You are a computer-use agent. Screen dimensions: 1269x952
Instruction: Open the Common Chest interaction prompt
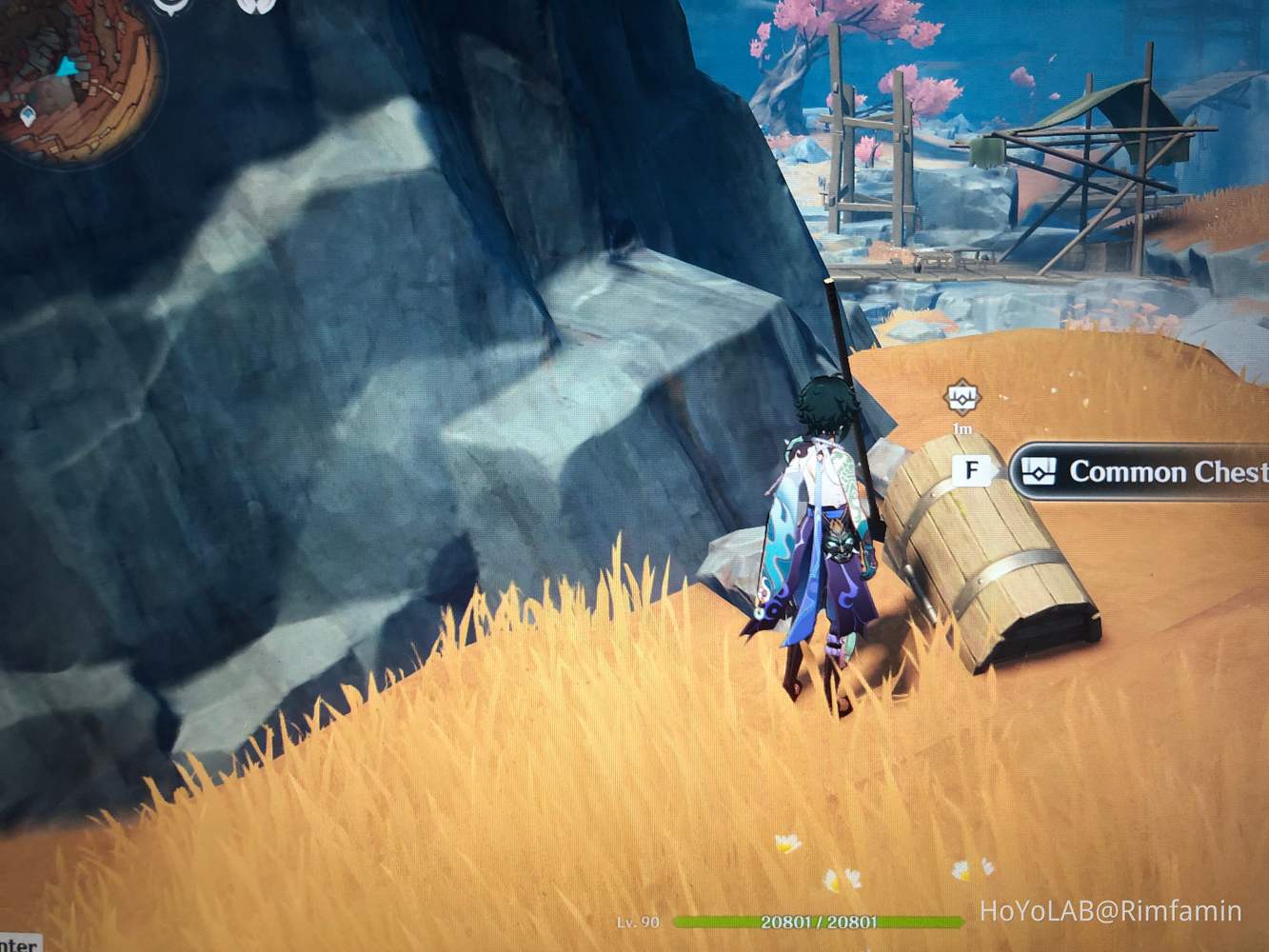pos(973,467)
